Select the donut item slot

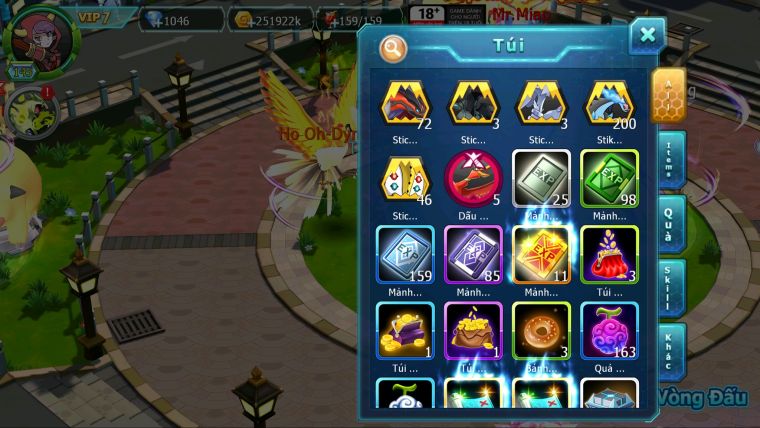click(x=541, y=329)
